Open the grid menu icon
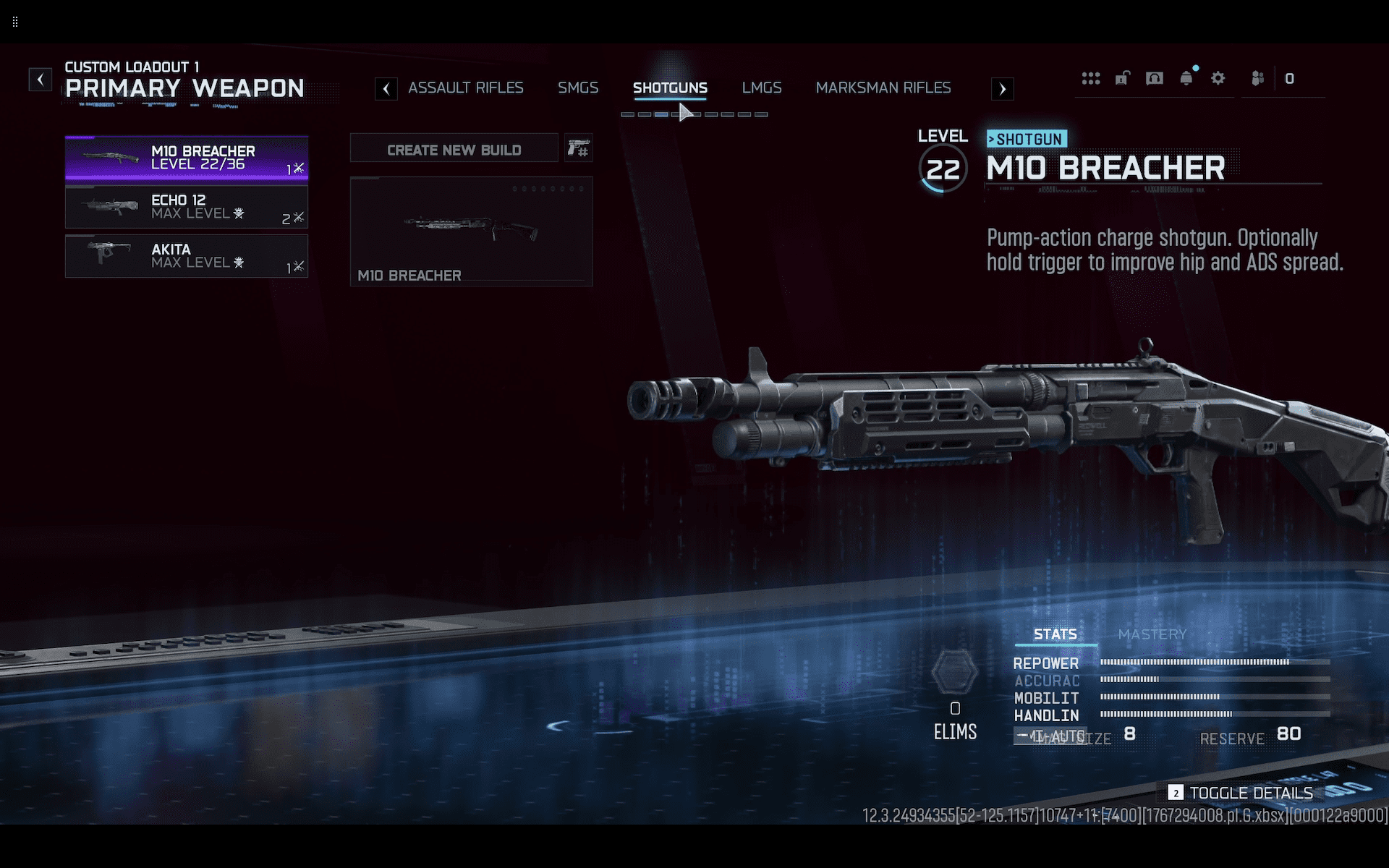This screenshot has height=868, width=1389. tap(1090, 78)
